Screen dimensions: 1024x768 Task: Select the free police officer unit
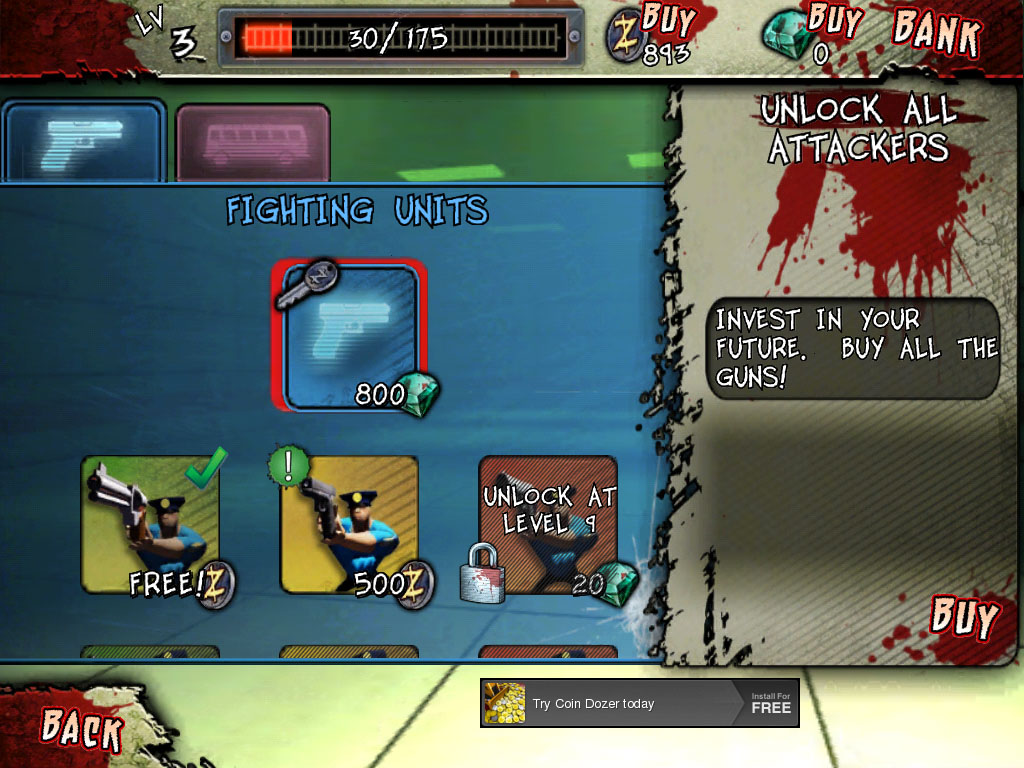[150, 525]
